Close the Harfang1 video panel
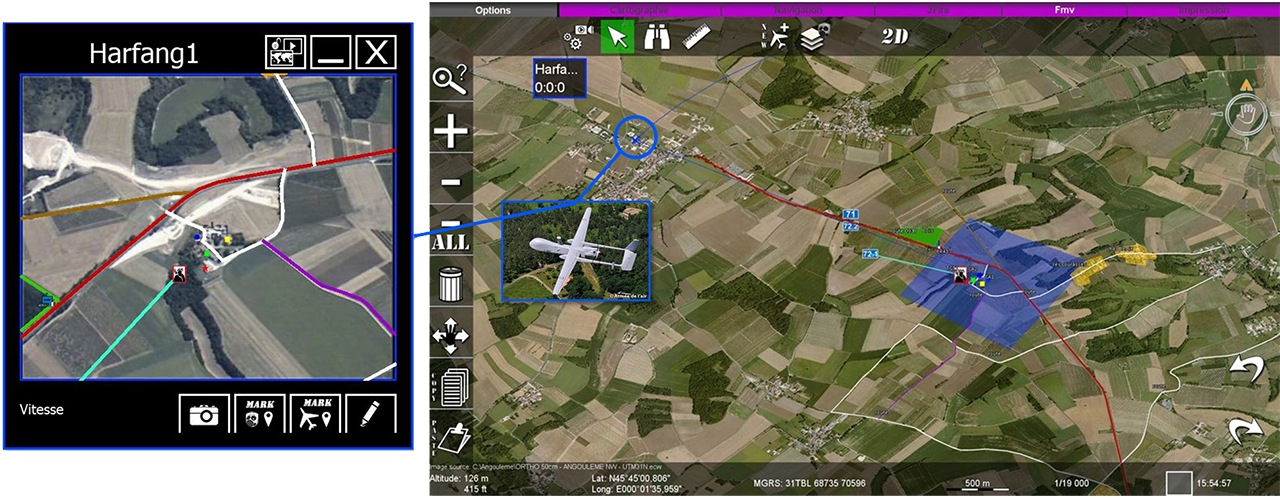1280x498 pixels. click(x=376, y=52)
